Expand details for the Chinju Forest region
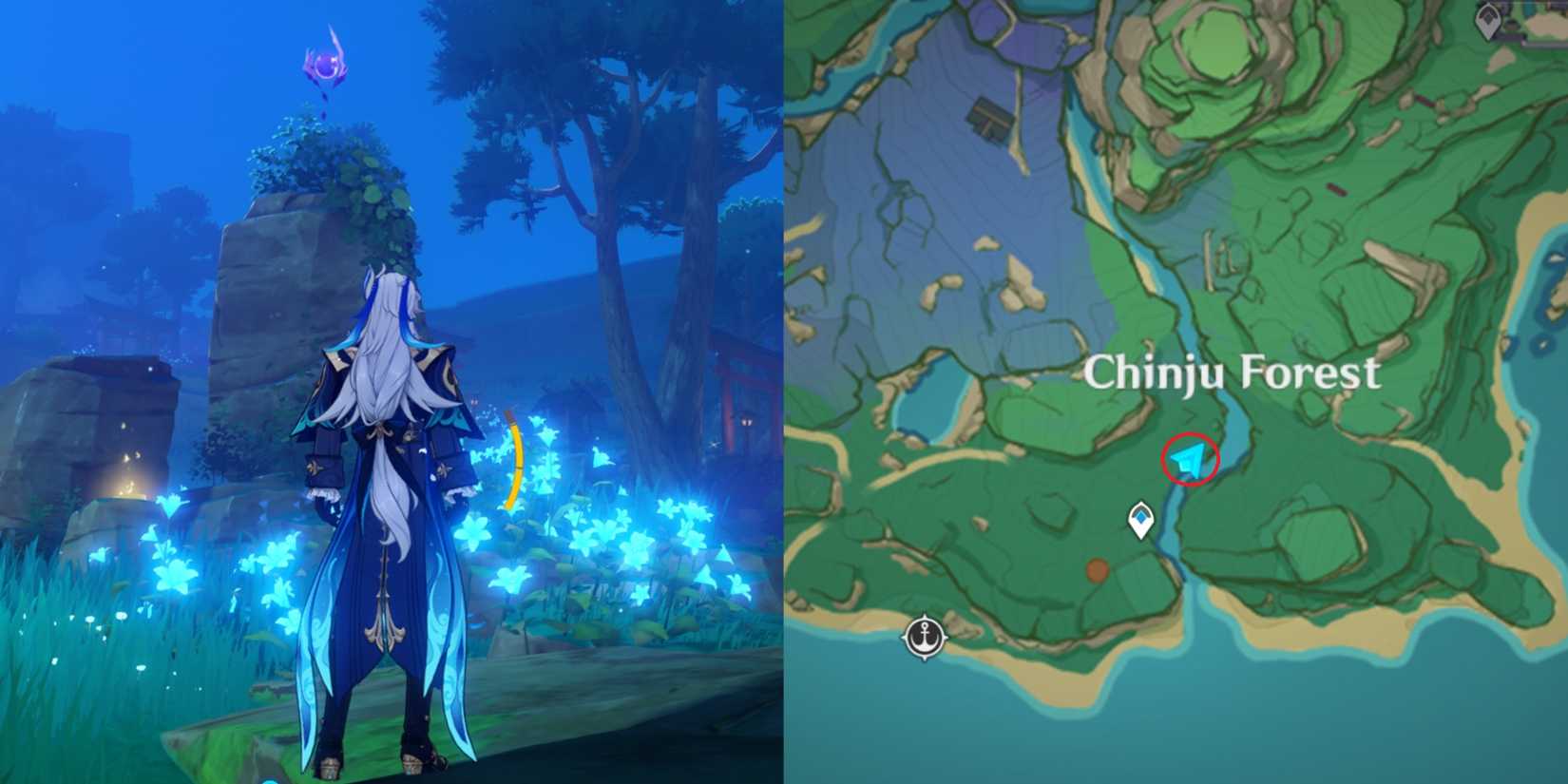1568x784 pixels. click(x=1233, y=373)
